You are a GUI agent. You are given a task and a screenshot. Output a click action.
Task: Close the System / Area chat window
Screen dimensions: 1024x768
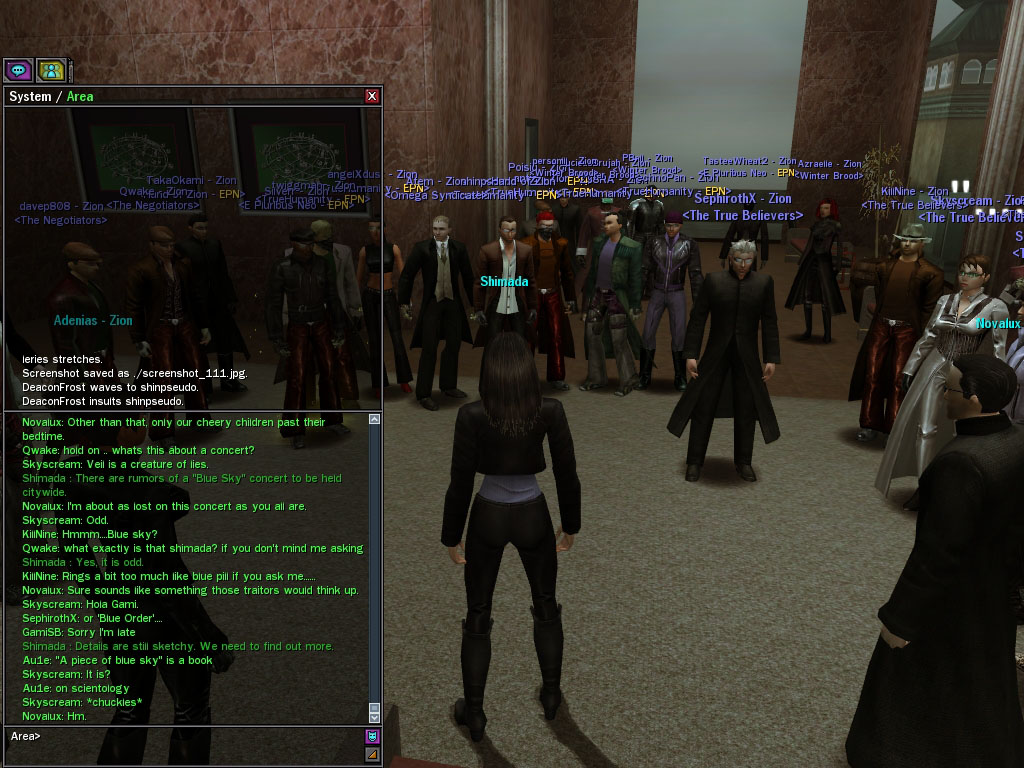point(372,96)
